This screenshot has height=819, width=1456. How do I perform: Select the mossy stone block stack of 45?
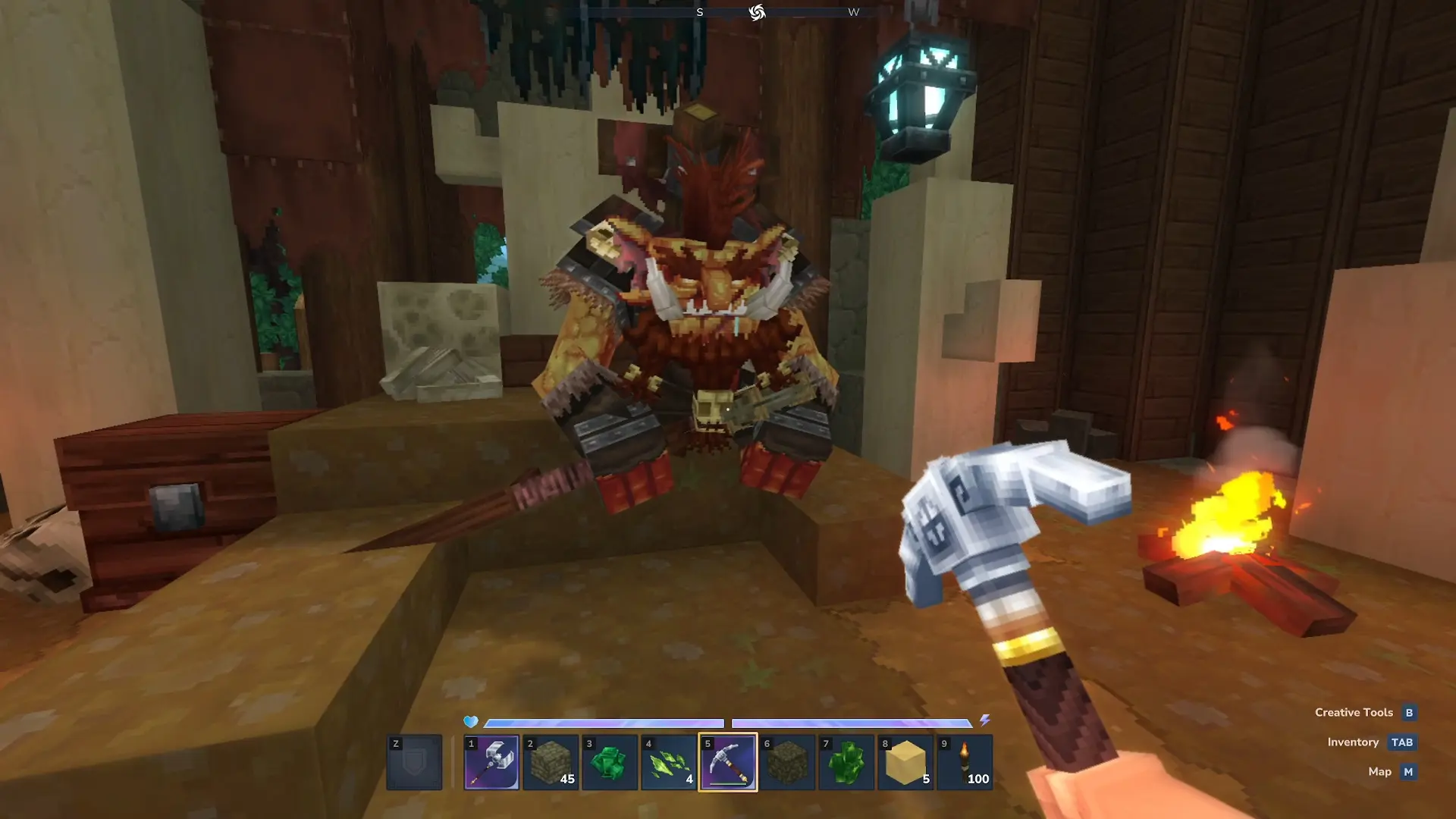551,762
